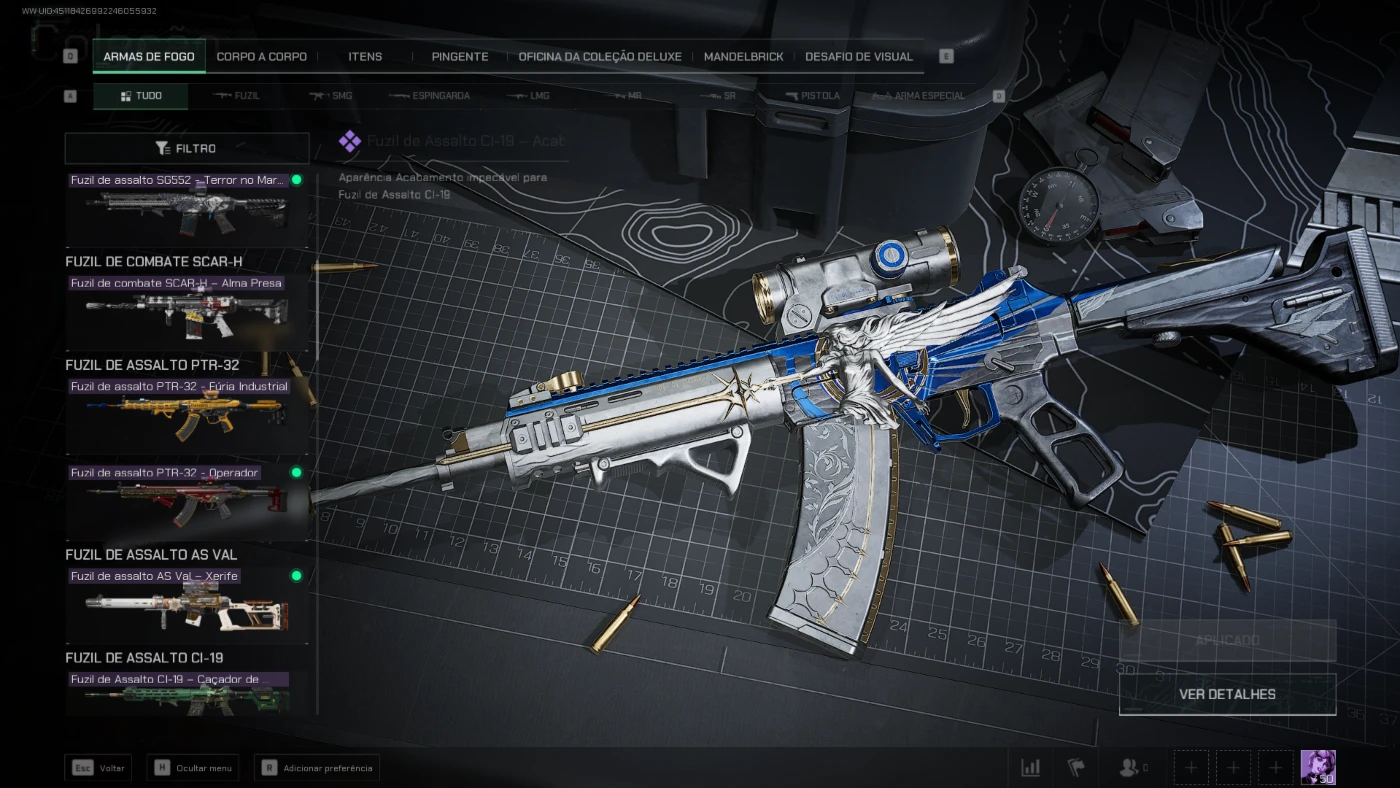Open the Filtro button
This screenshot has height=788, width=1400.
coord(187,148)
